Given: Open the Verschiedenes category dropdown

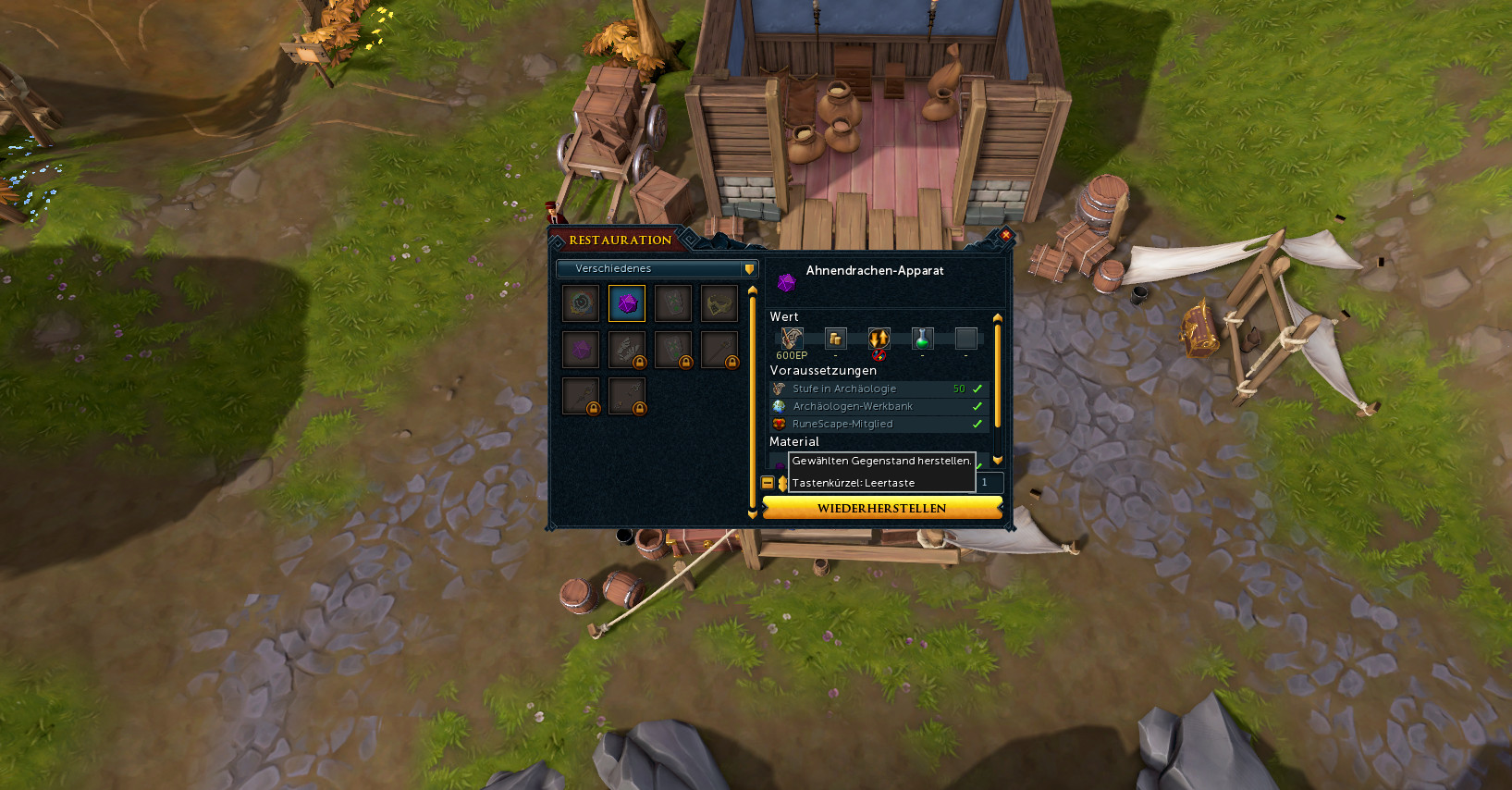Looking at the screenshot, I should 657,268.
